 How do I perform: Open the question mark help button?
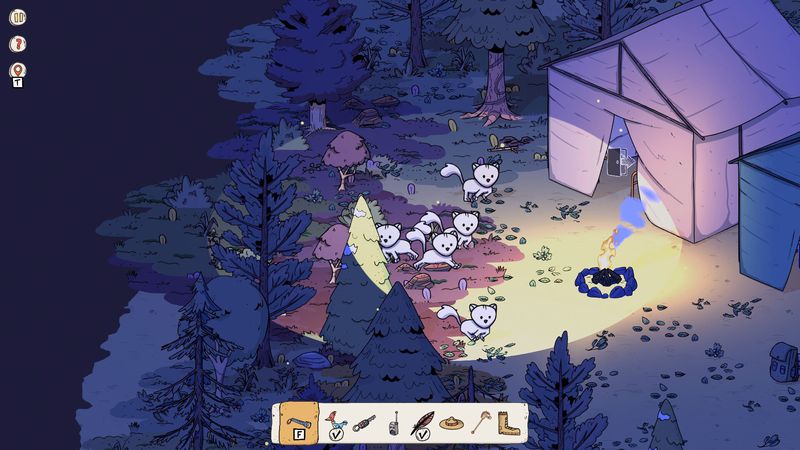[17, 44]
